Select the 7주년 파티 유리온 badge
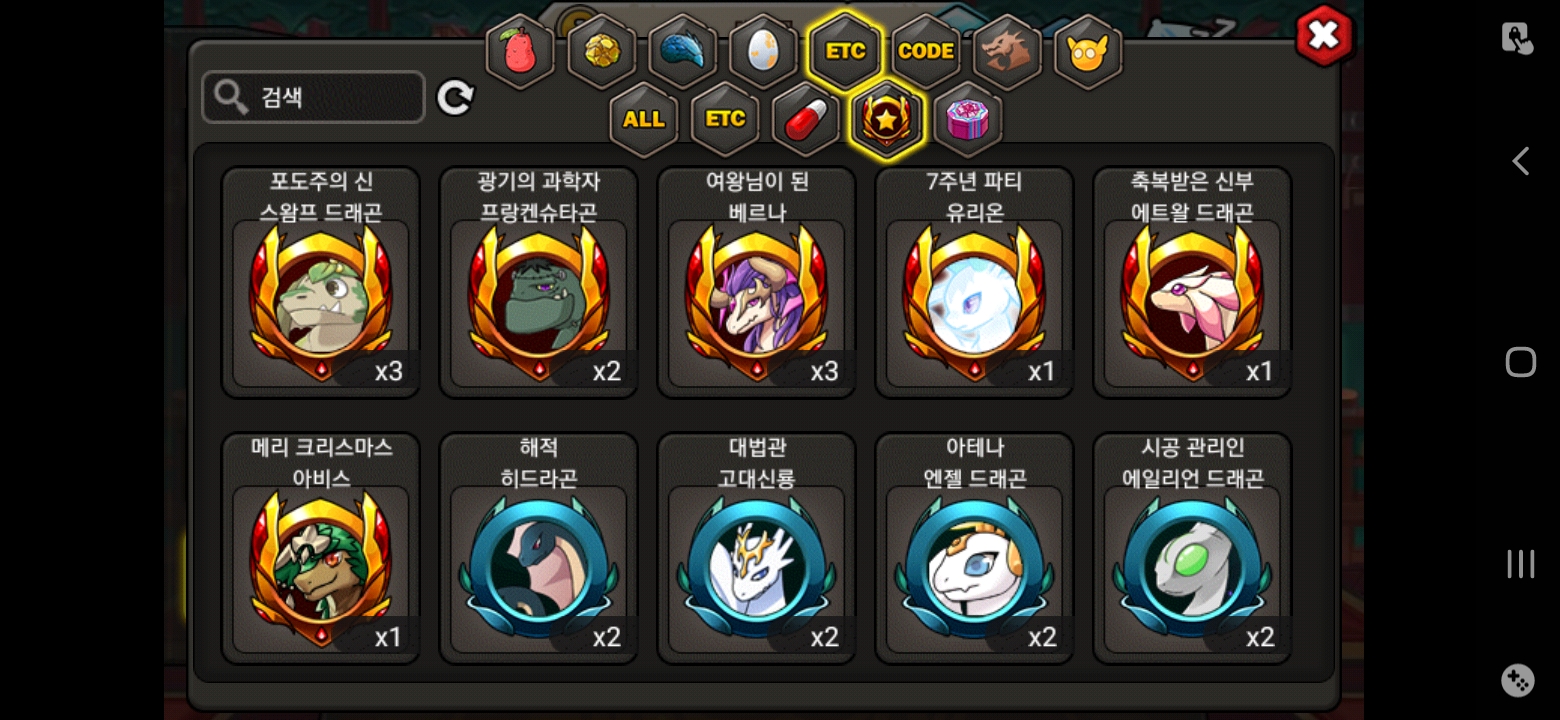 974,283
